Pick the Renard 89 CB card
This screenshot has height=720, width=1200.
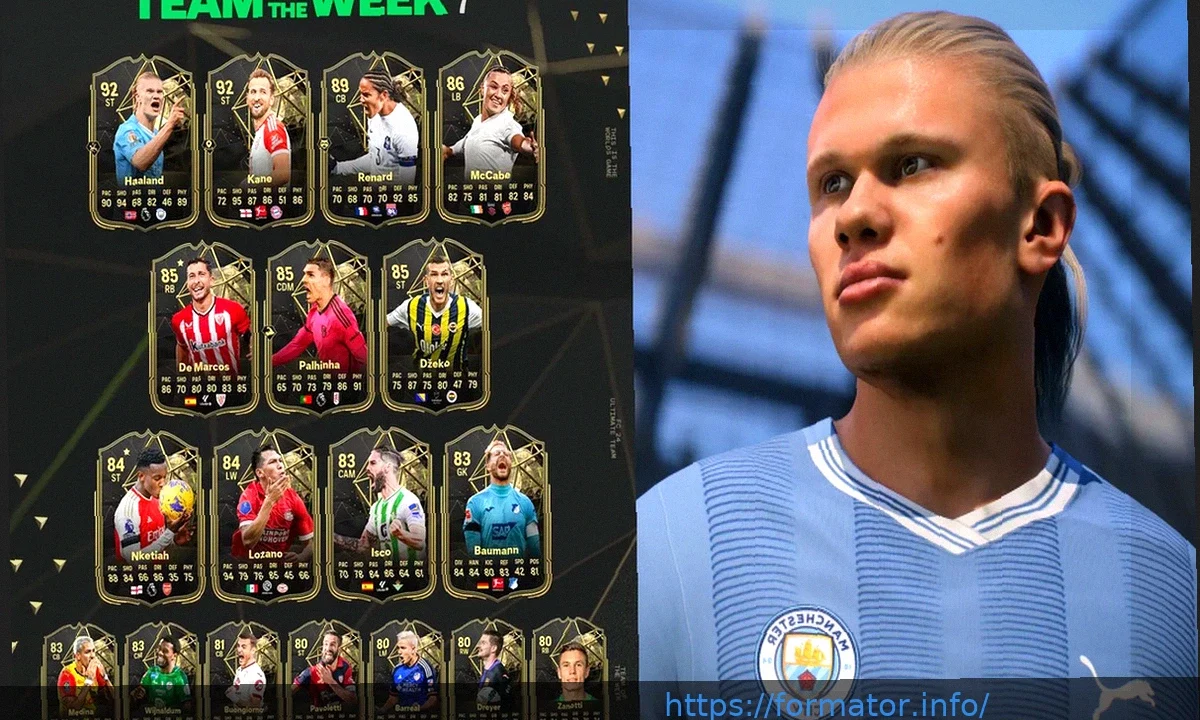375,140
